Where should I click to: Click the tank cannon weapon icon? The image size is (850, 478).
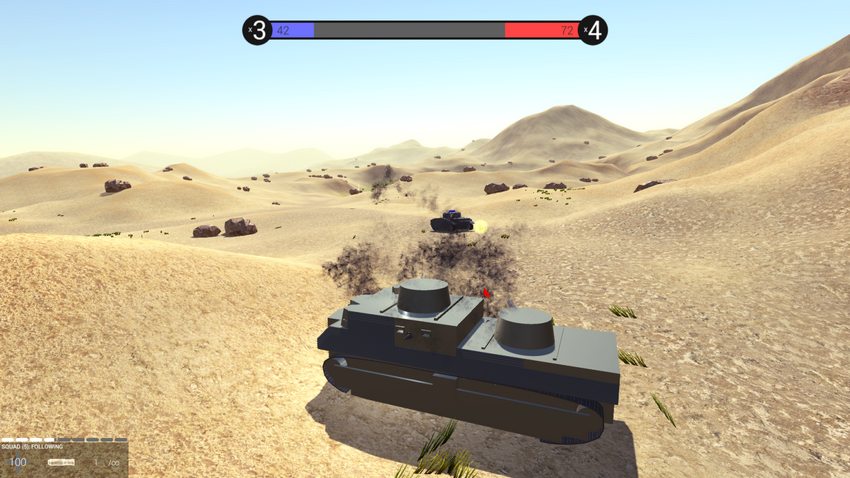[x=62, y=462]
